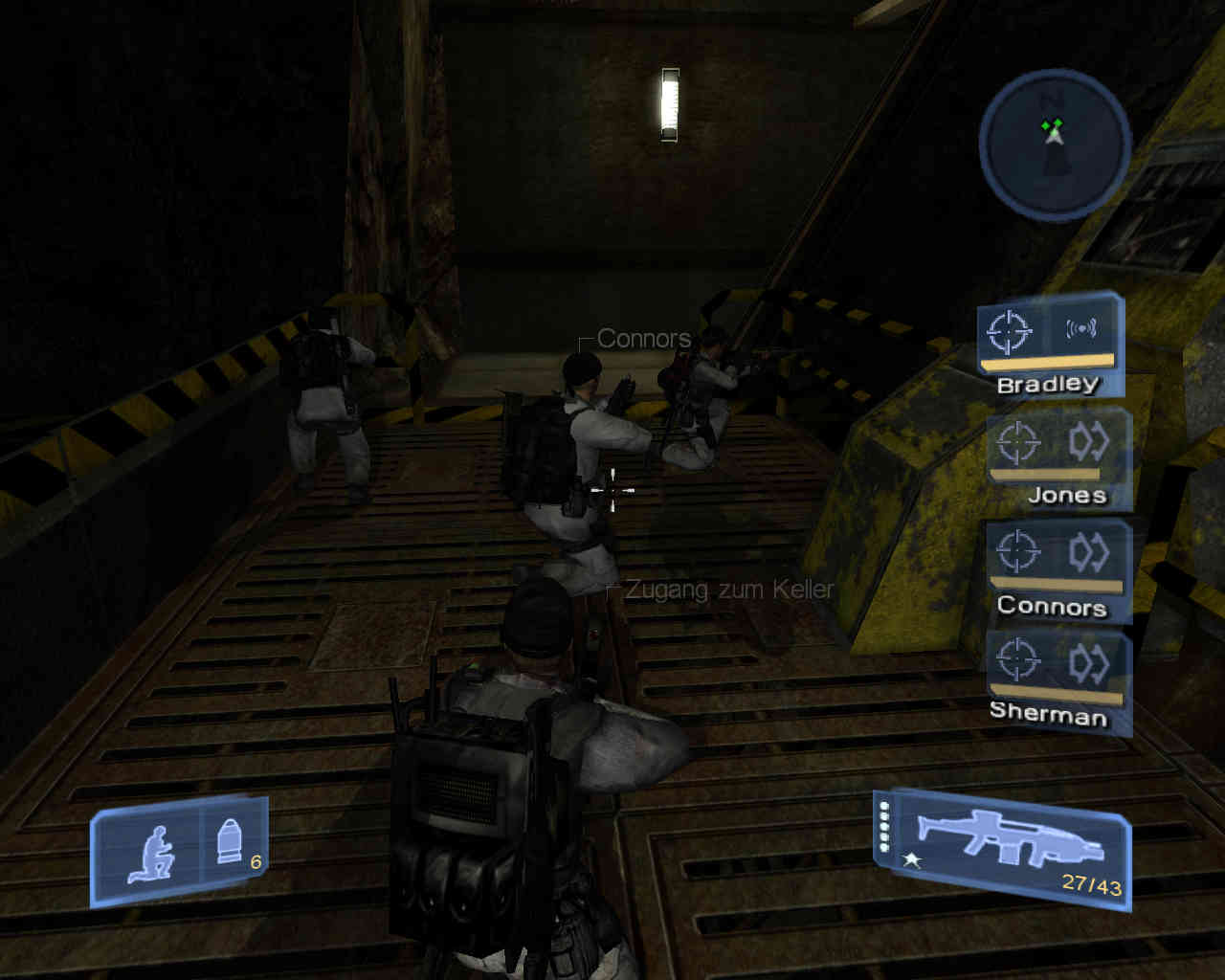Click the kneeling soldier stance icon
1225x980 pixels.
point(151,854)
